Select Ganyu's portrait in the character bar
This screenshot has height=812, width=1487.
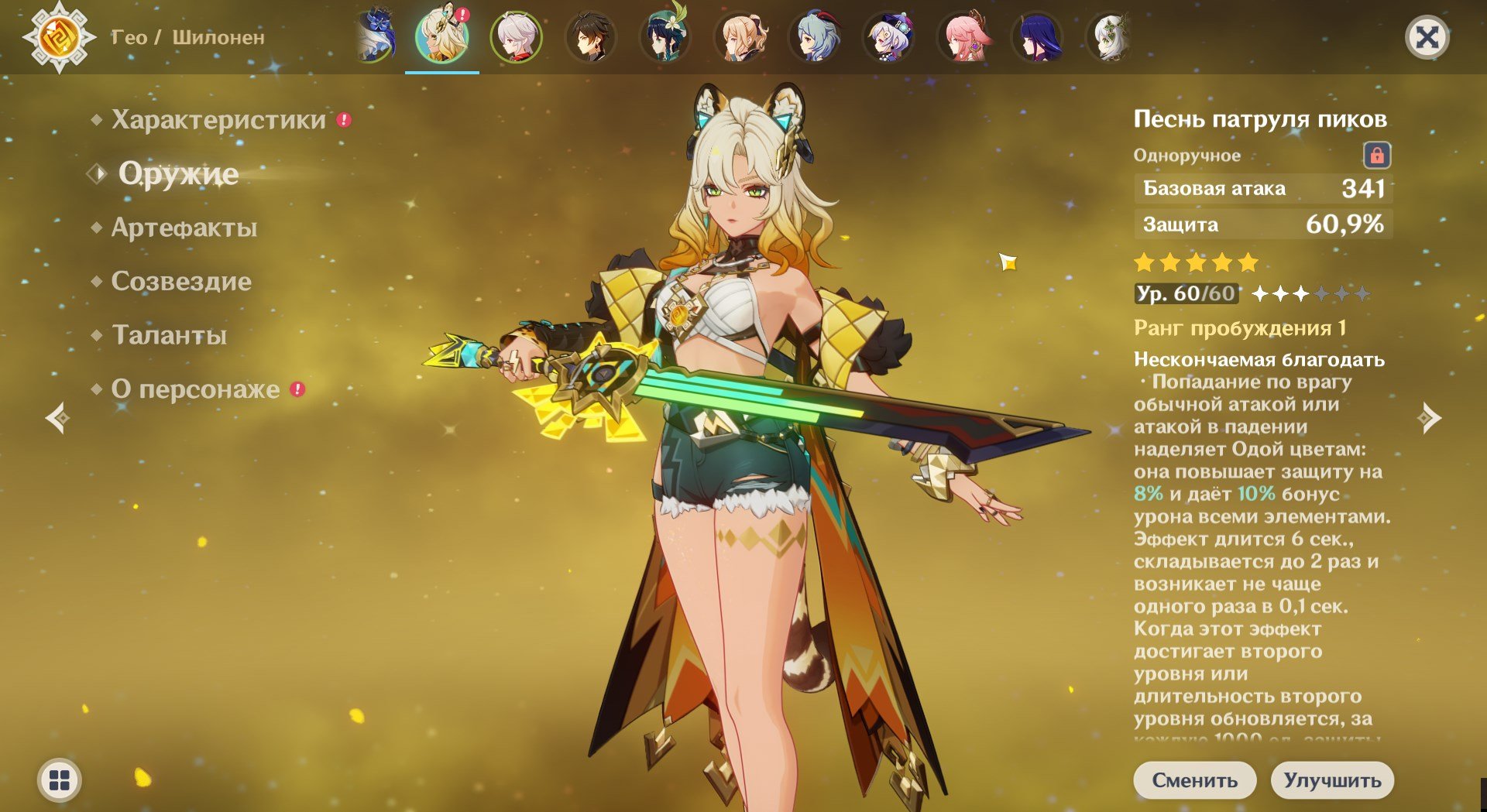click(815, 36)
